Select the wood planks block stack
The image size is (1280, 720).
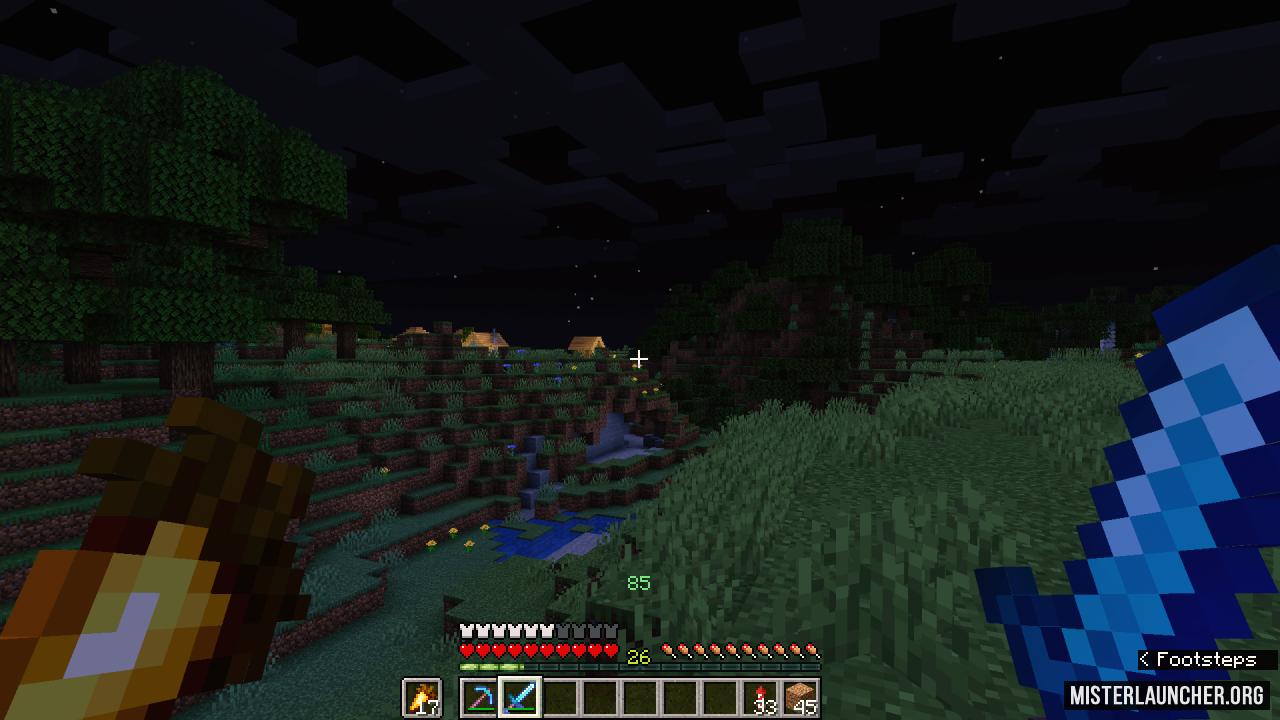[801, 697]
